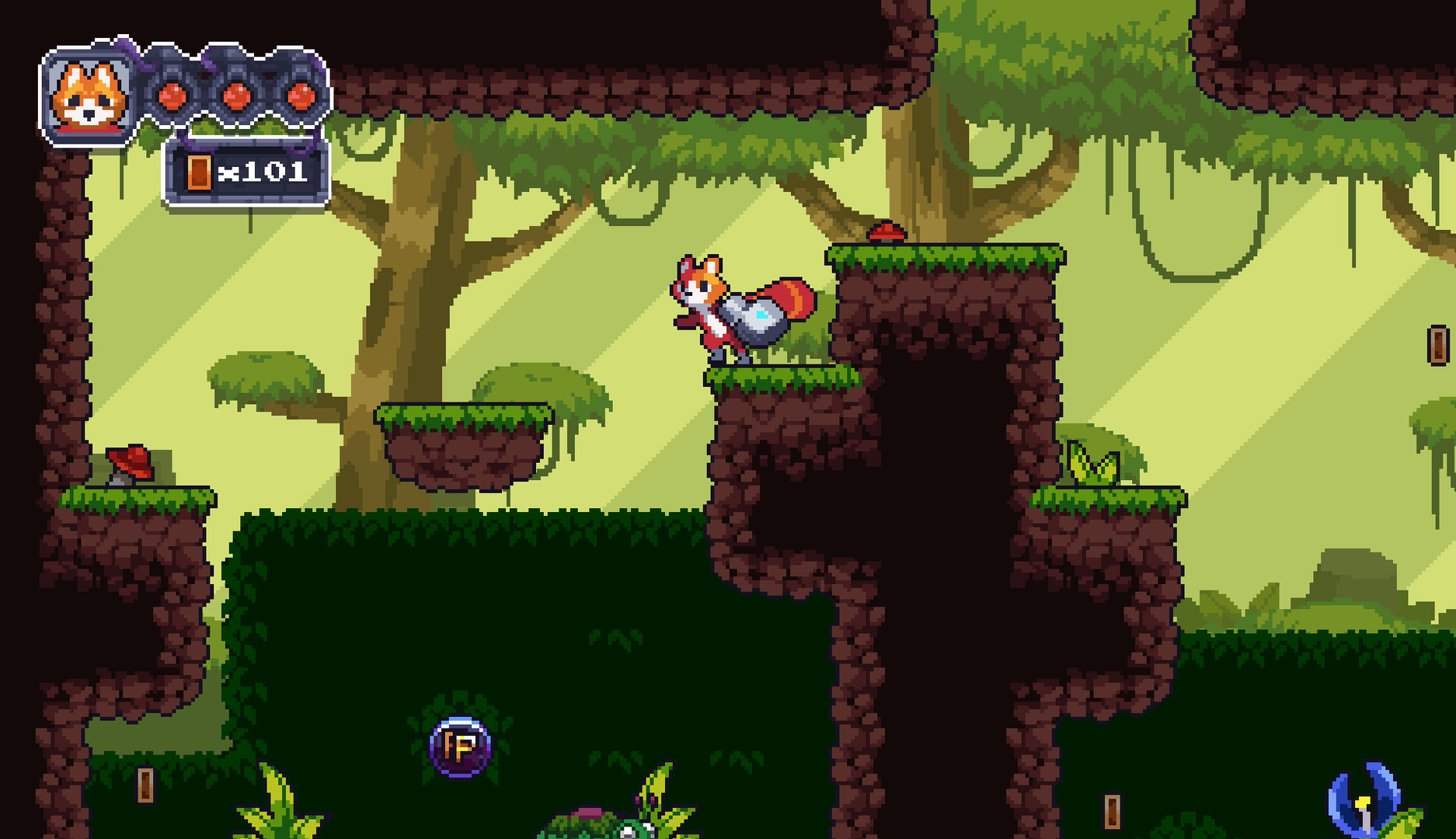This screenshot has height=839, width=1456.
Task: Click the plank icon beside the x101 counter
Action: [x=200, y=172]
